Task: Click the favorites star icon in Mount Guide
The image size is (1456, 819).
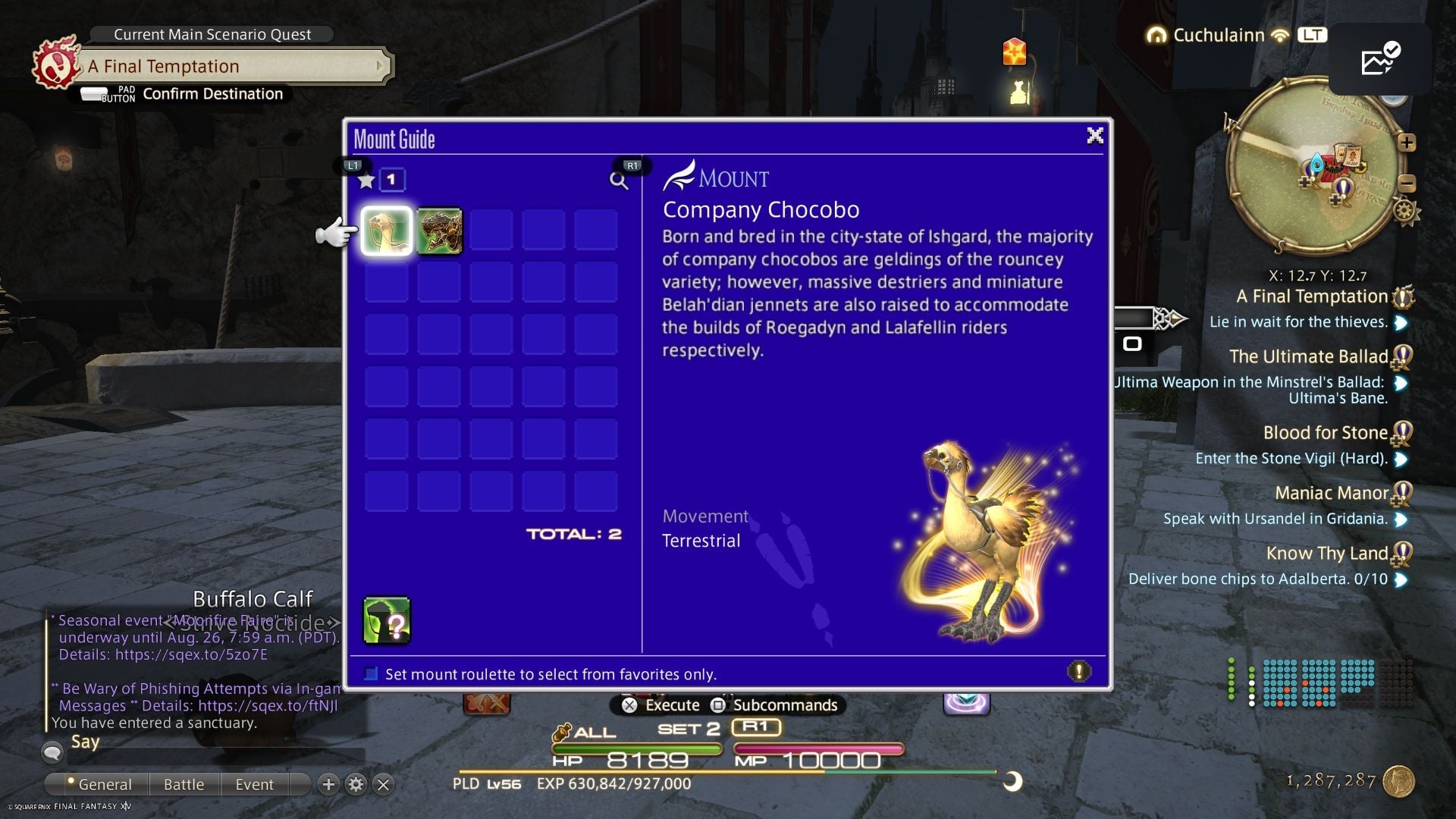Action: pos(366,181)
